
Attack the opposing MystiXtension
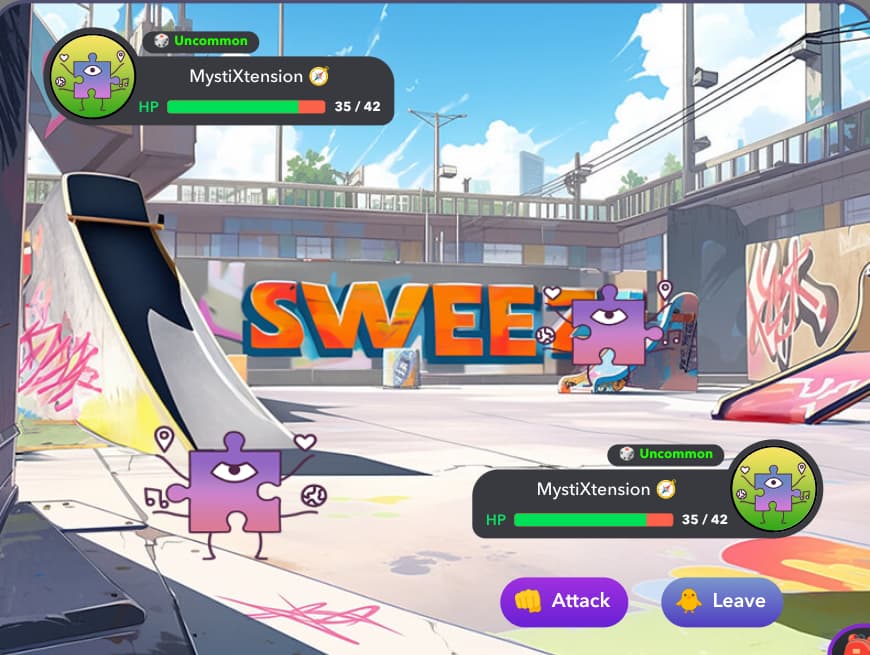tap(563, 601)
